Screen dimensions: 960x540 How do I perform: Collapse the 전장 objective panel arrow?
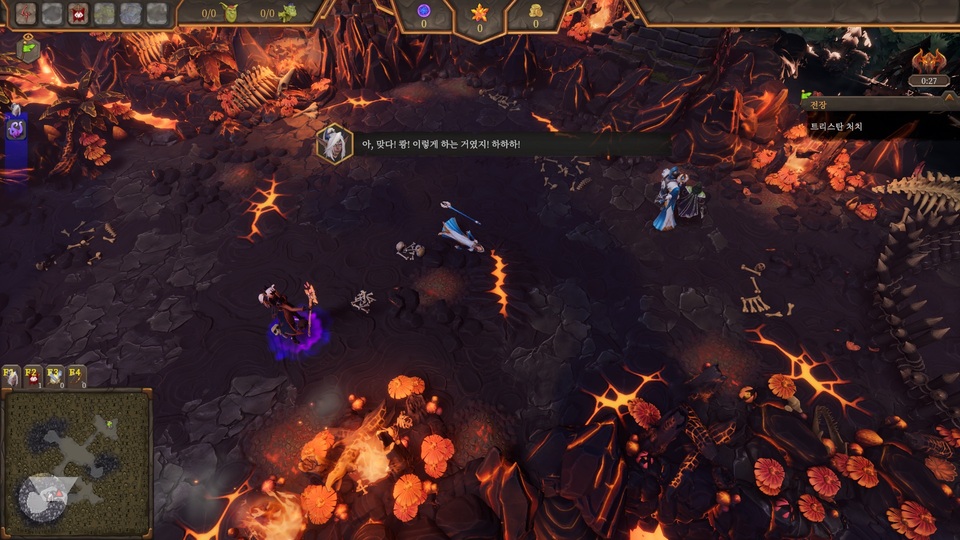(948, 101)
